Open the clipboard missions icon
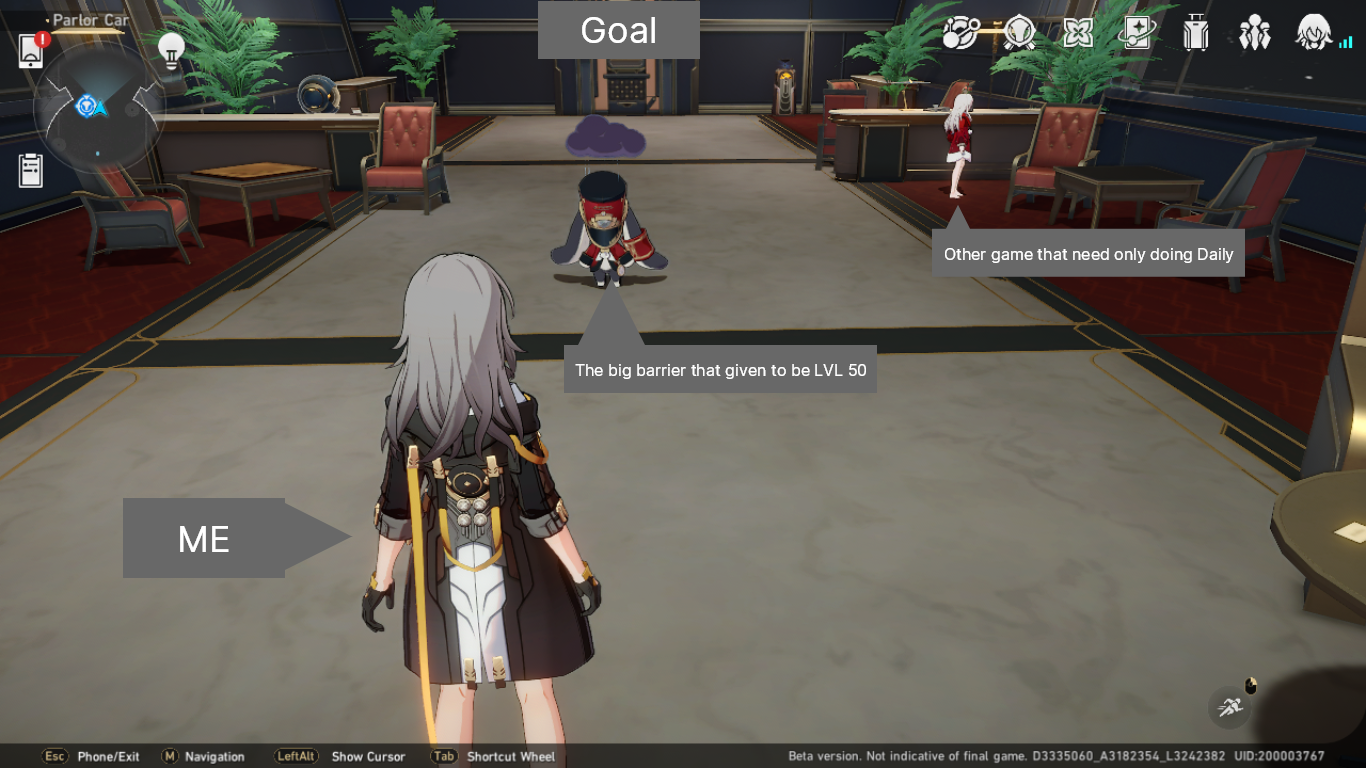The width and height of the screenshot is (1366, 768). [30, 172]
